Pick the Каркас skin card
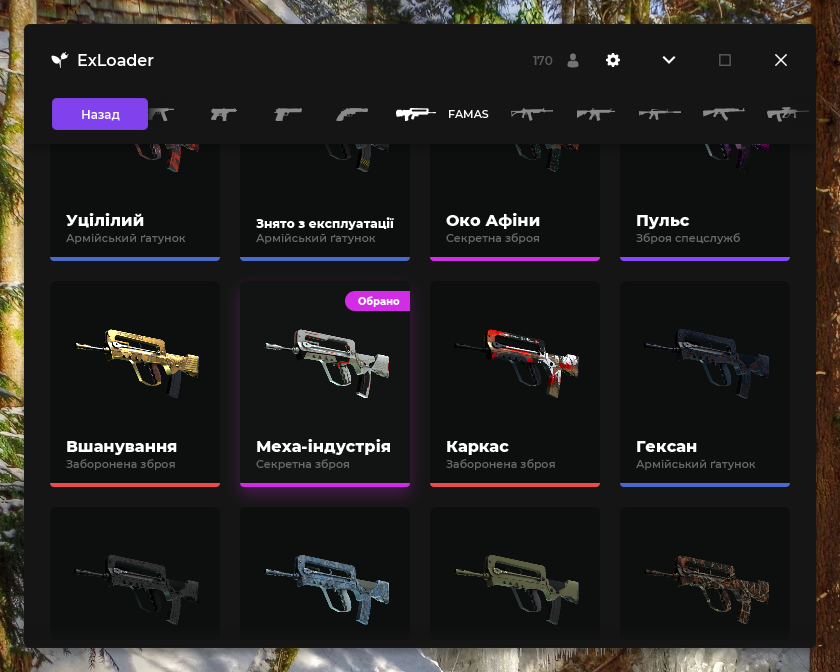 pos(515,384)
